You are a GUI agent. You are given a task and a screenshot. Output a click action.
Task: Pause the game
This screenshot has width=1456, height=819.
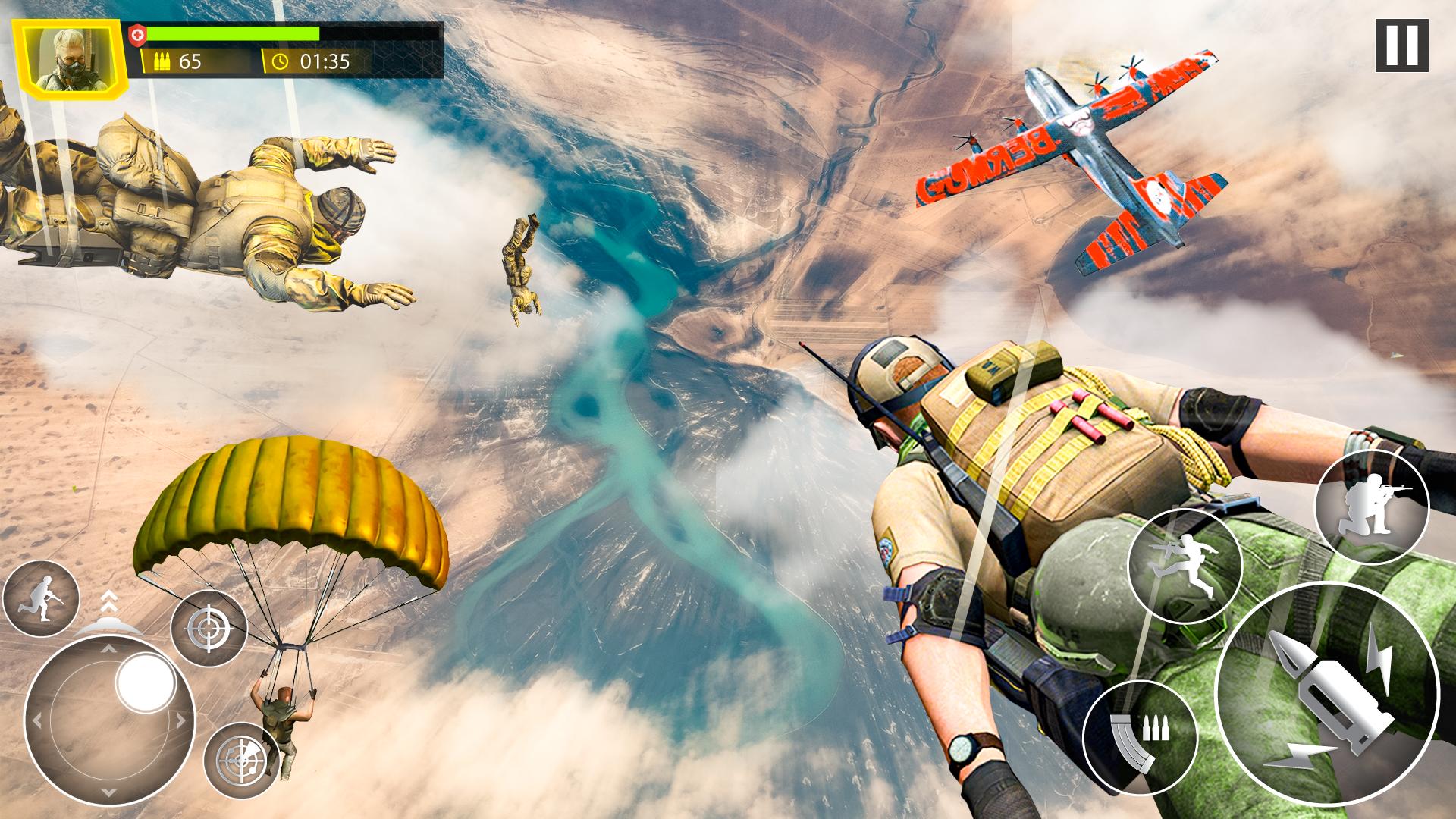click(1401, 45)
